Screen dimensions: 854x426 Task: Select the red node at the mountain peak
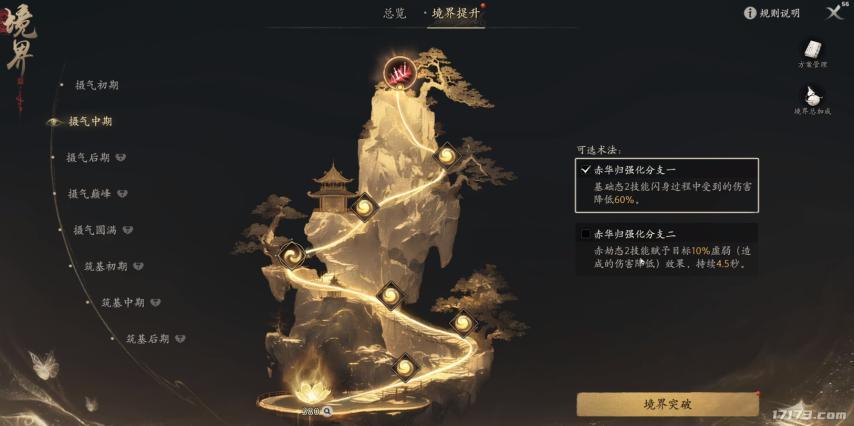[401, 72]
